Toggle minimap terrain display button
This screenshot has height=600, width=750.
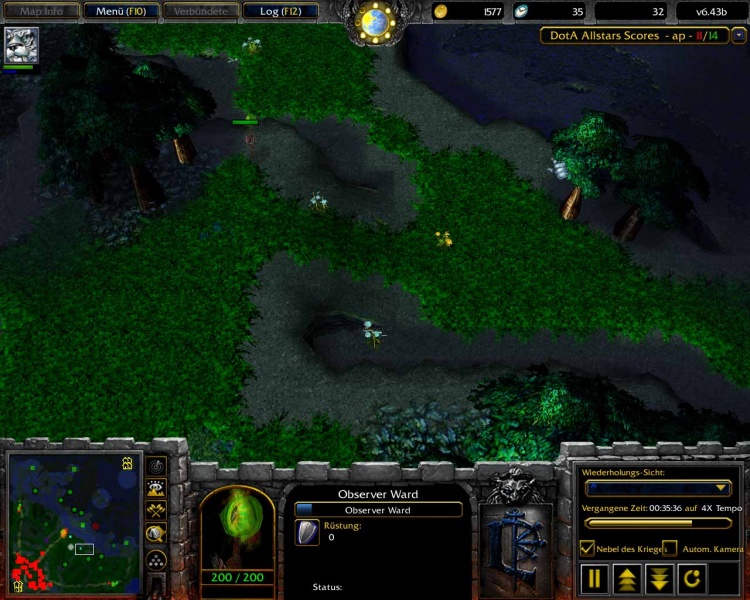(156, 488)
